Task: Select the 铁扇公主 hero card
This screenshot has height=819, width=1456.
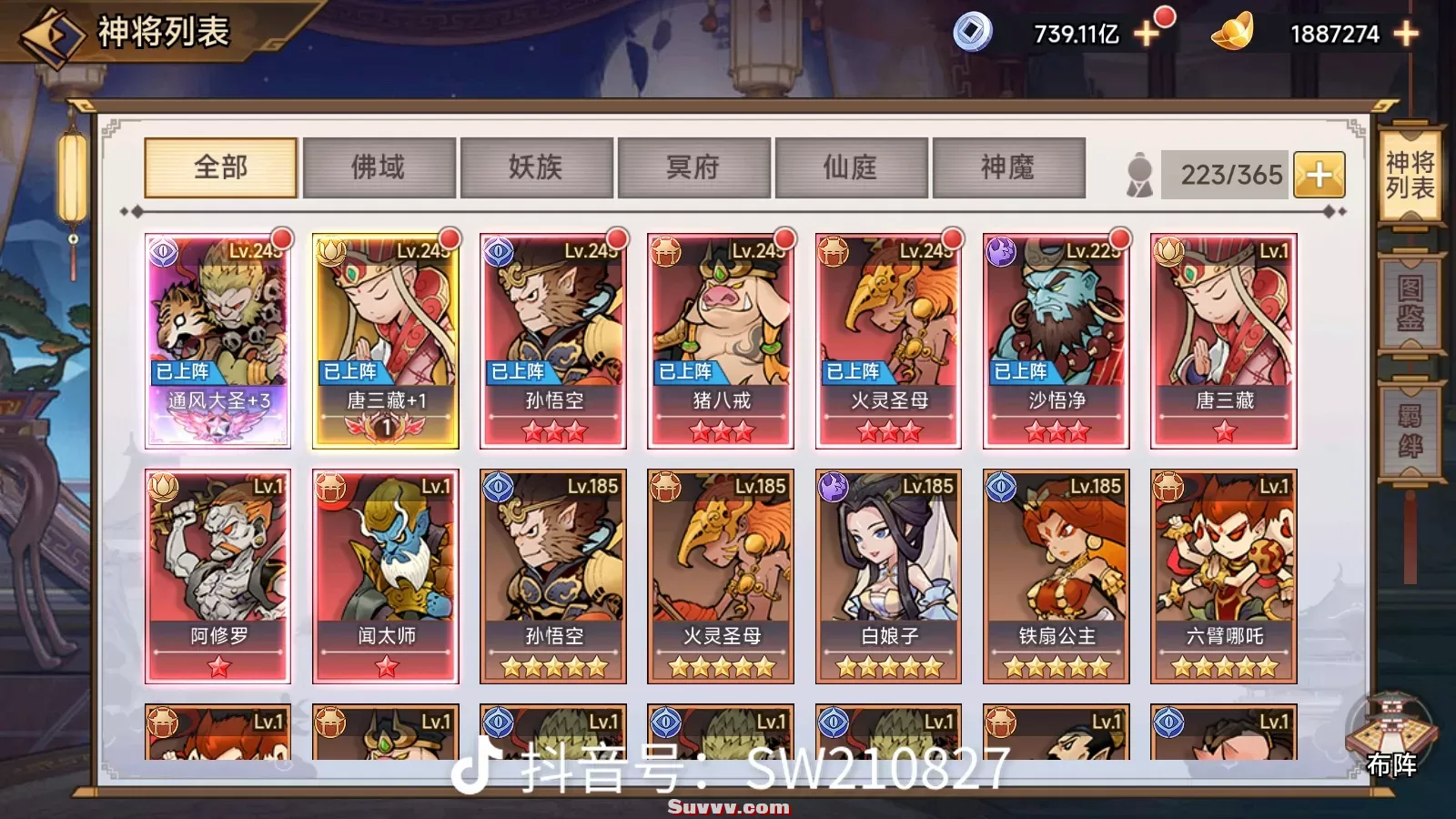Action: pos(1056,576)
